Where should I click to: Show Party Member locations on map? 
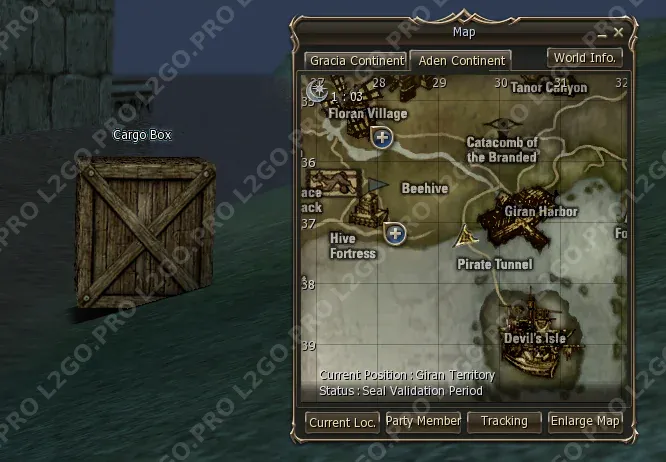[423, 422]
